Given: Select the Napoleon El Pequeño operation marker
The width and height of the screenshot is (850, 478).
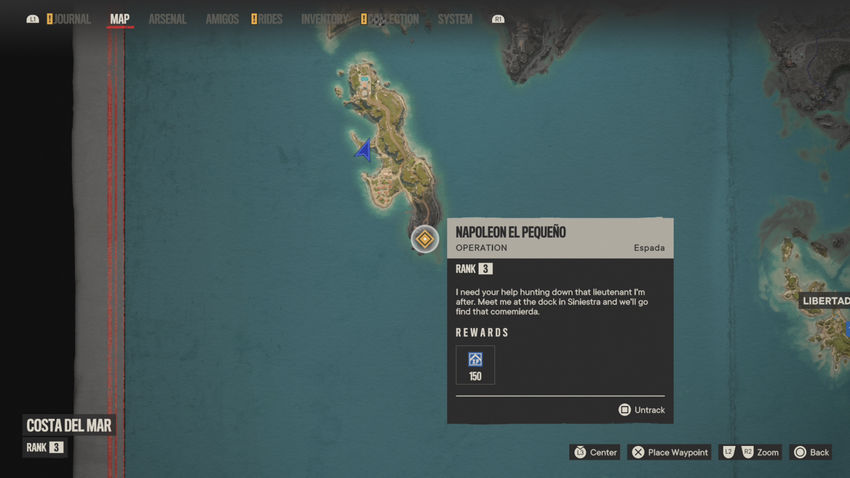Looking at the screenshot, I should tap(425, 239).
